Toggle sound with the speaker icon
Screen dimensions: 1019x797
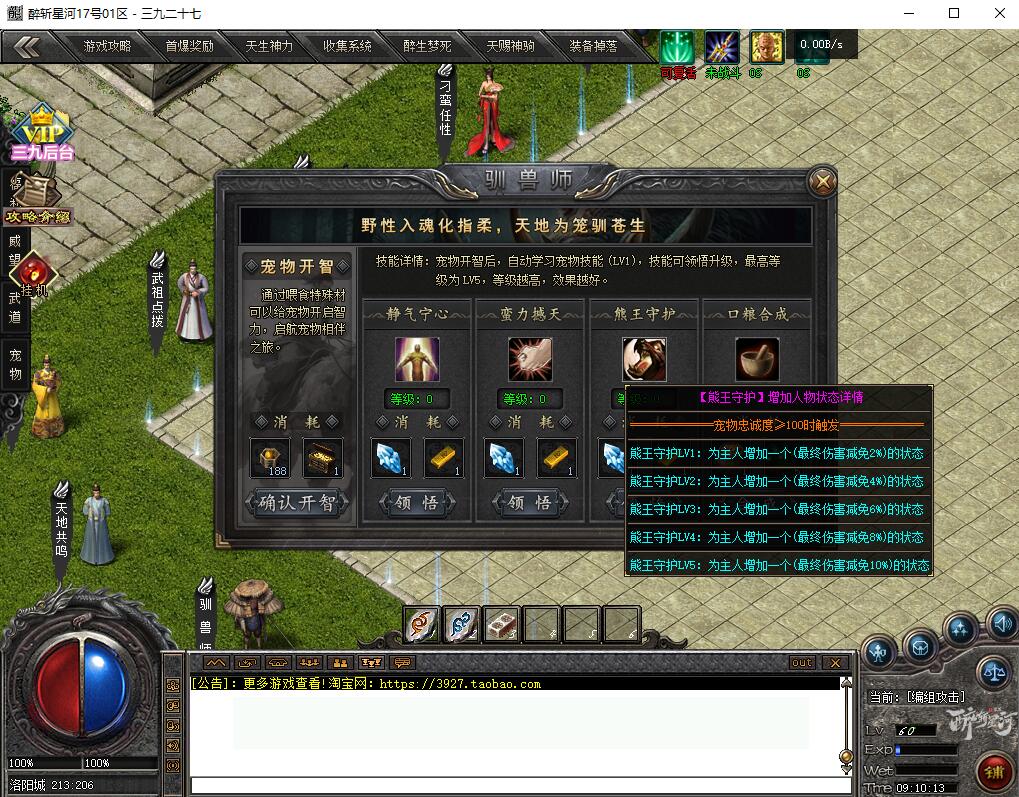1001,625
